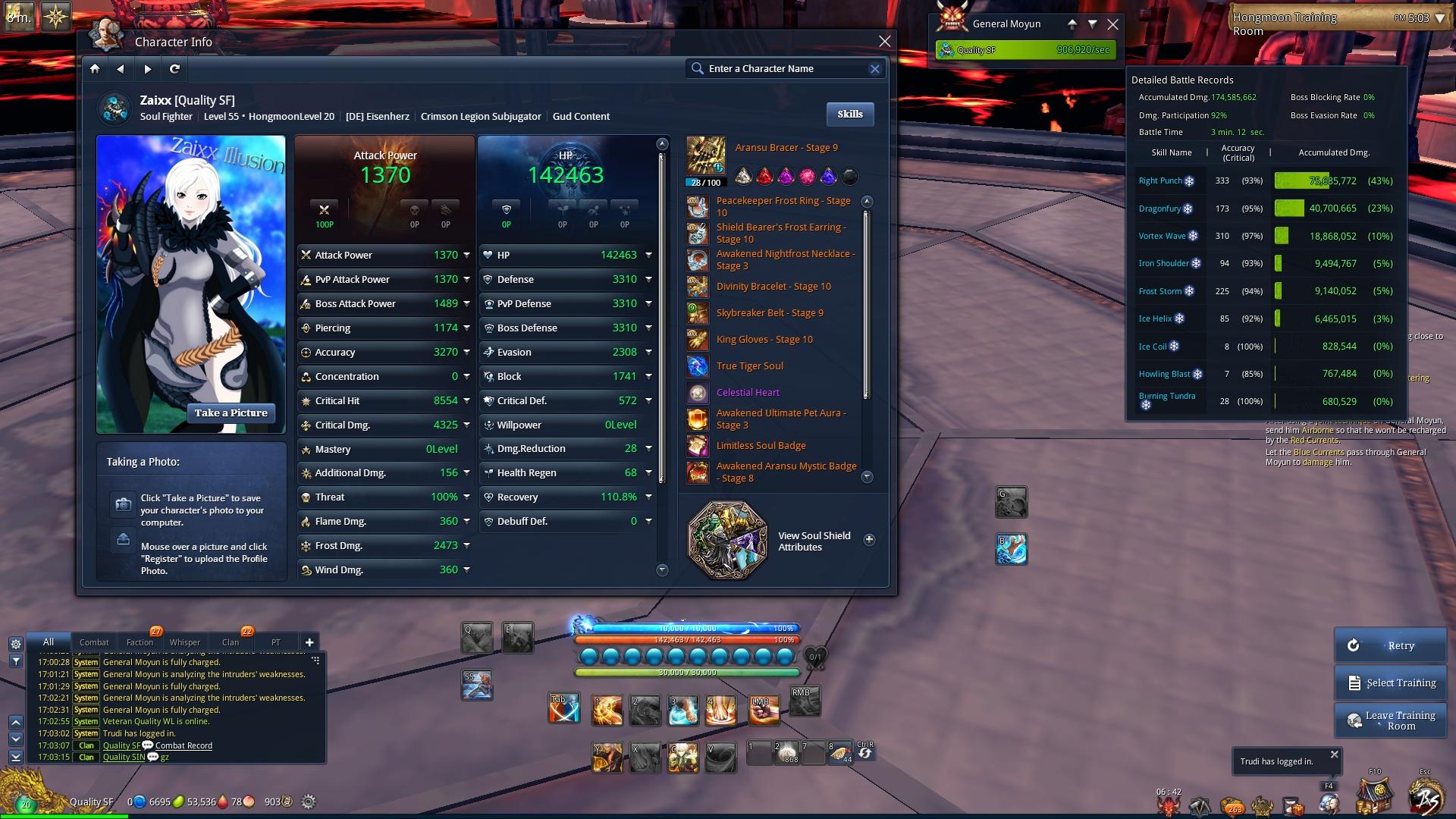Image resolution: width=1456 pixels, height=819 pixels.
Task: Open the Faction chat tab
Action: tap(140, 642)
